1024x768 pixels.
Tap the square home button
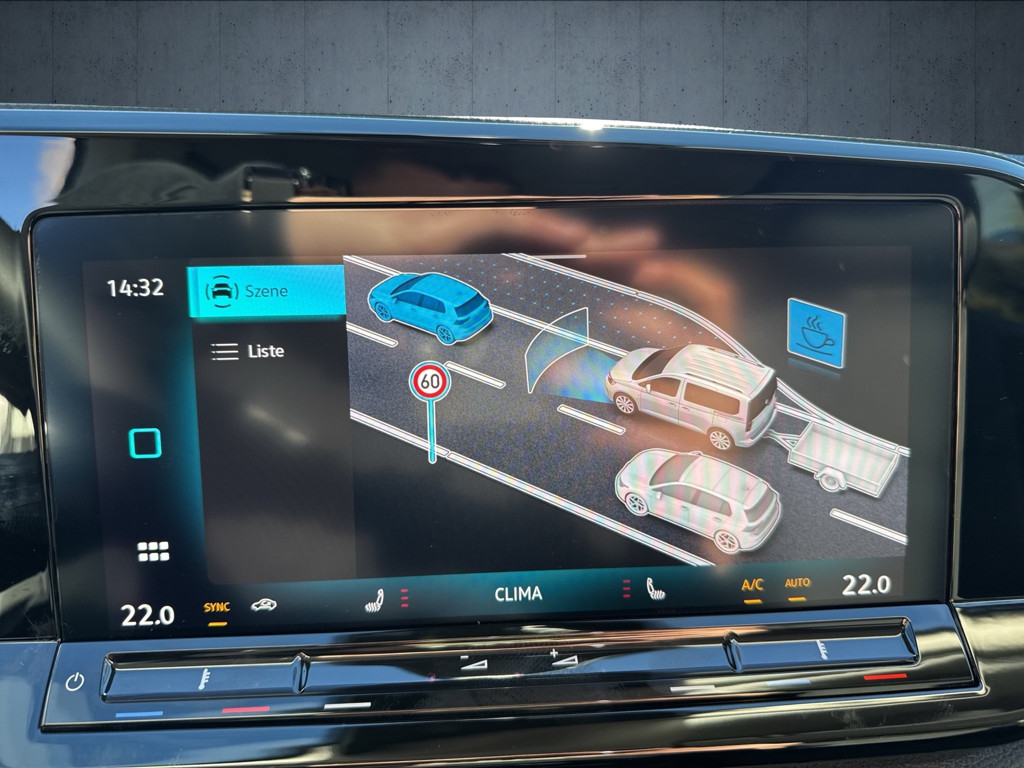point(145,443)
